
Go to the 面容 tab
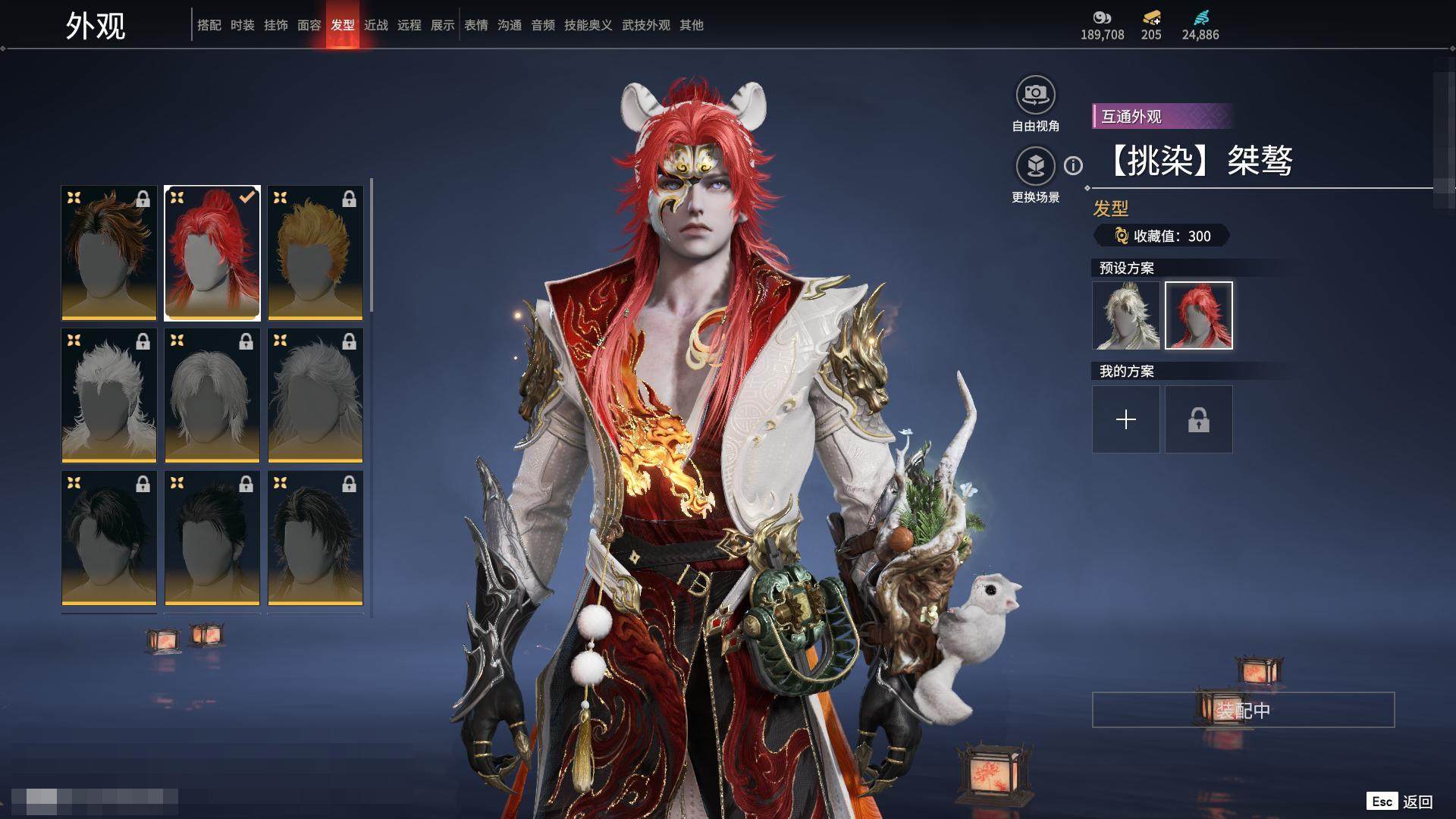pos(309,25)
